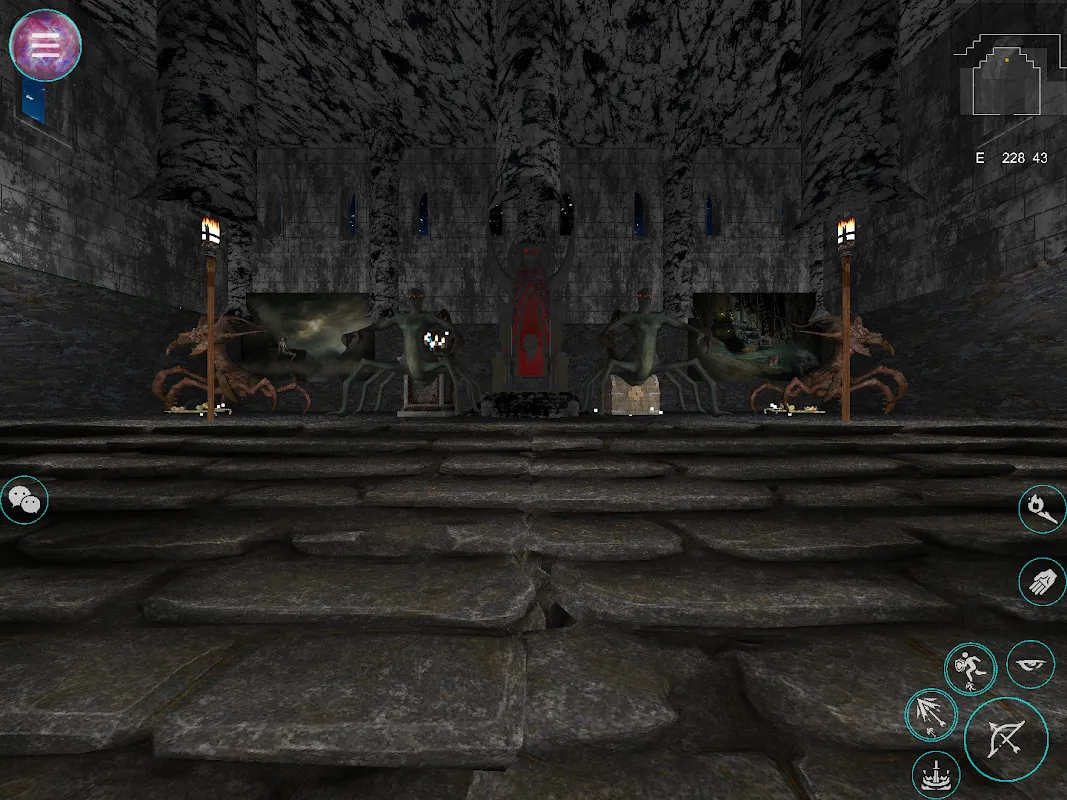Viewport: 1067px width, 800px height.
Task: Activate the shield runner ability
Action: pos(970,669)
